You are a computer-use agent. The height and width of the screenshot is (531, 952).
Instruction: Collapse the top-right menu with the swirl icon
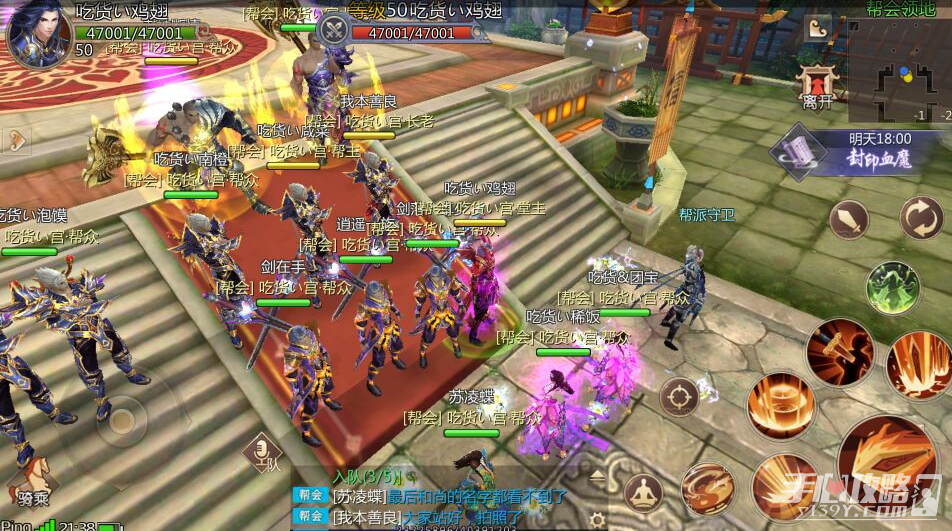pos(818,28)
